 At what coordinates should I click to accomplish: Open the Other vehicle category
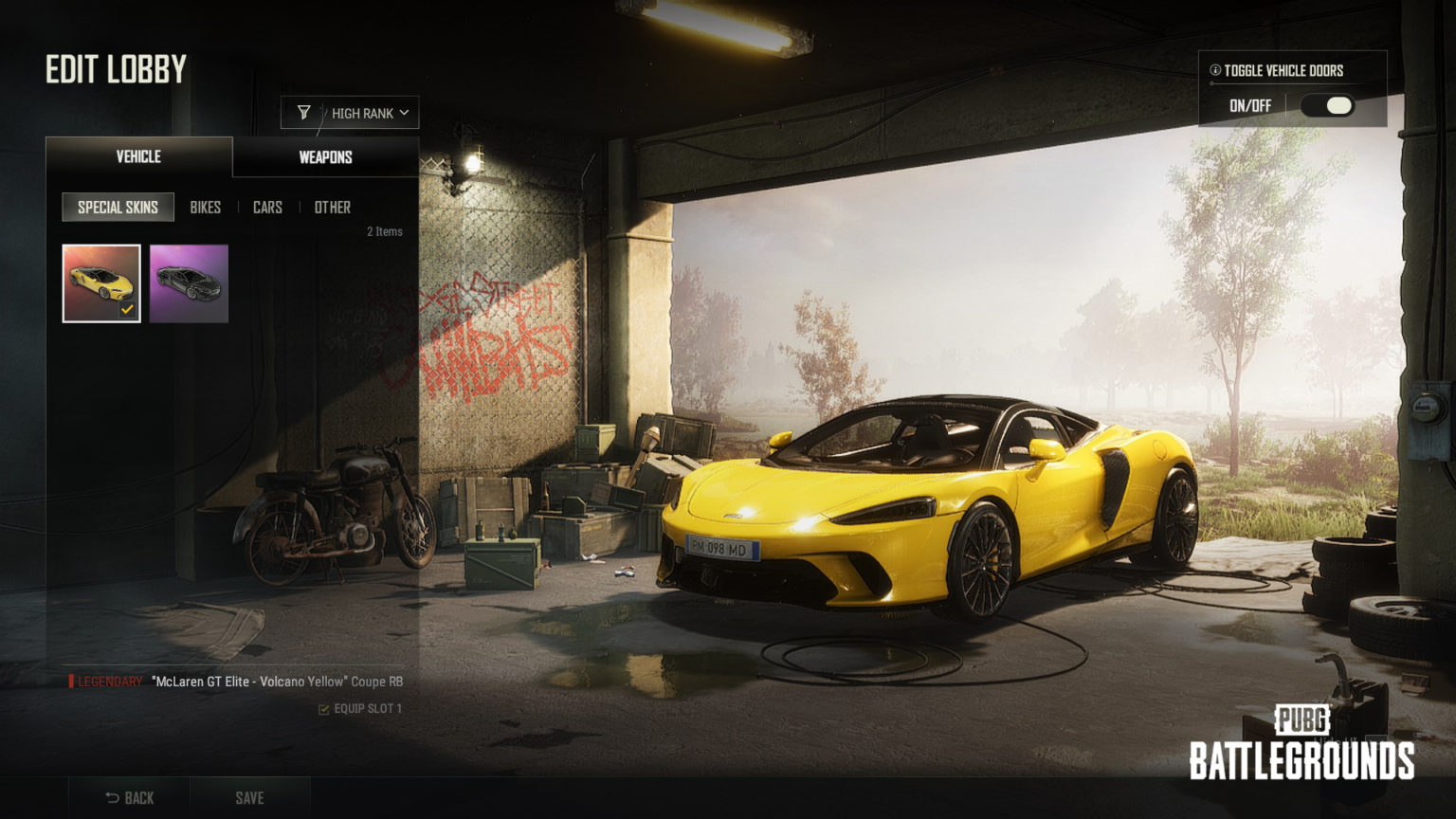[x=332, y=207]
